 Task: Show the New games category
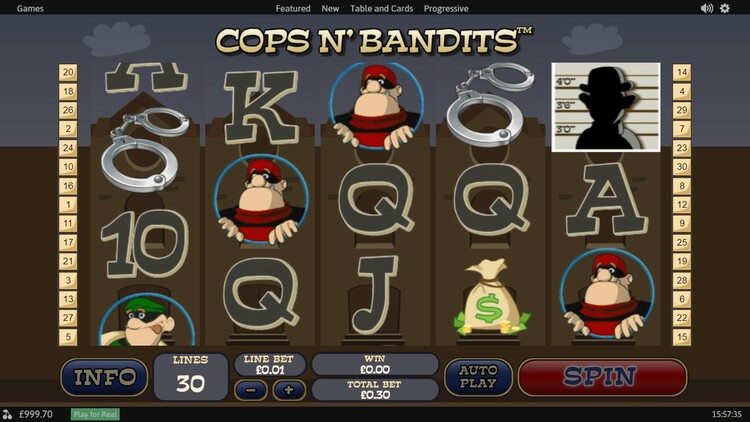click(x=330, y=8)
